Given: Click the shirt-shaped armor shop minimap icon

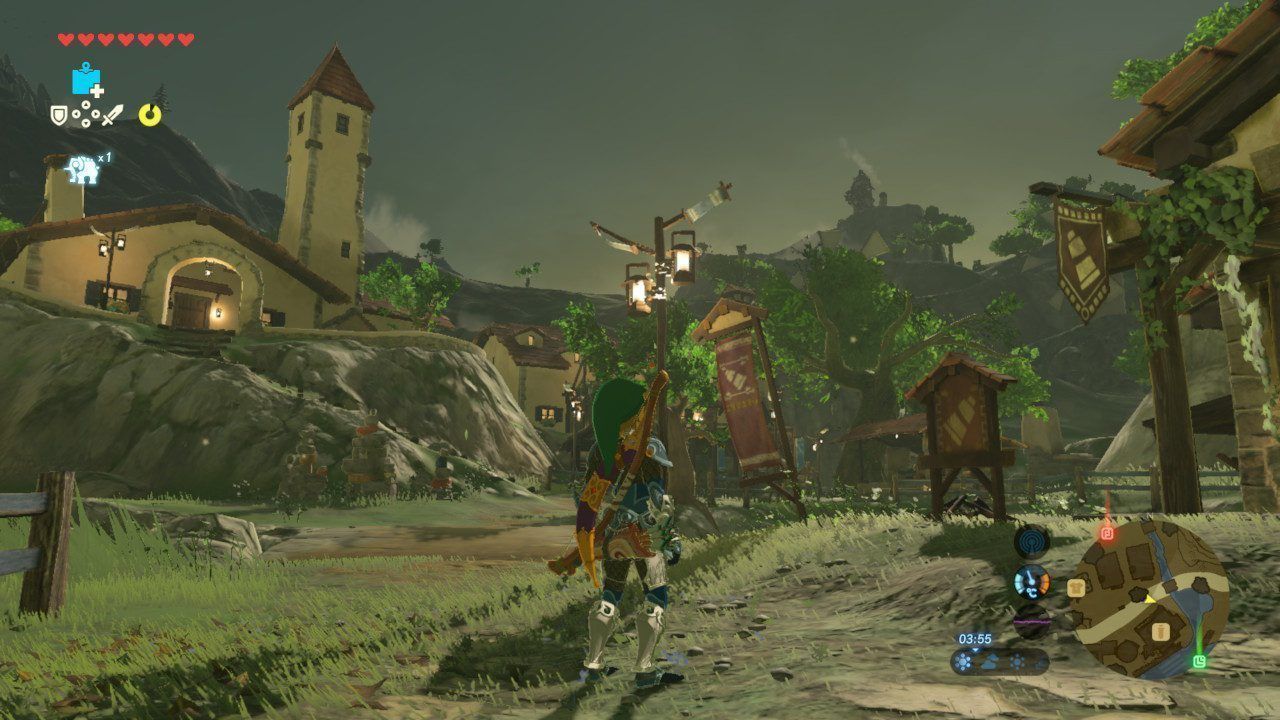Looking at the screenshot, I should (x=1078, y=587).
